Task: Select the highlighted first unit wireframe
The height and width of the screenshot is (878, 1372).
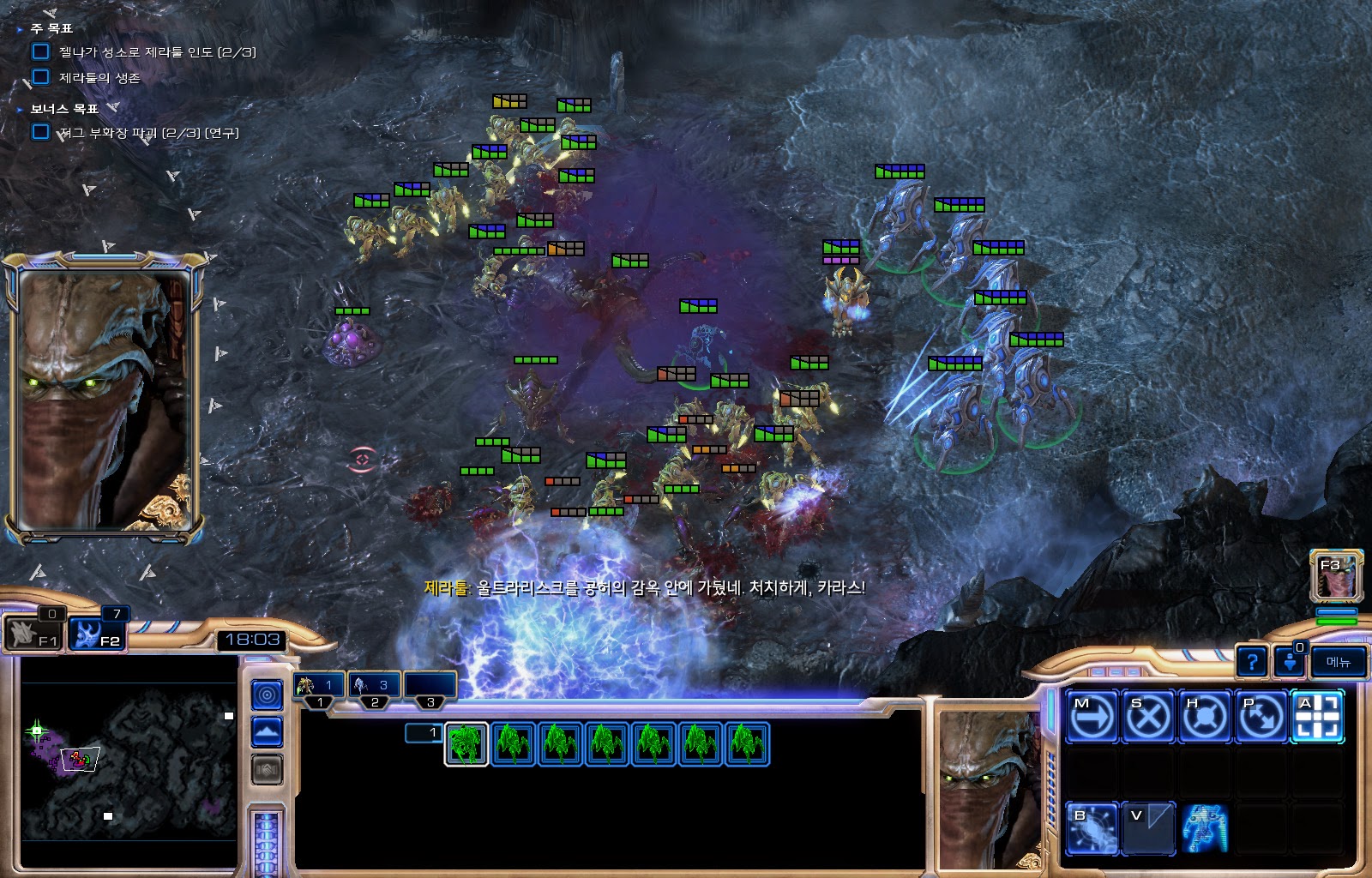Action: pos(466,743)
